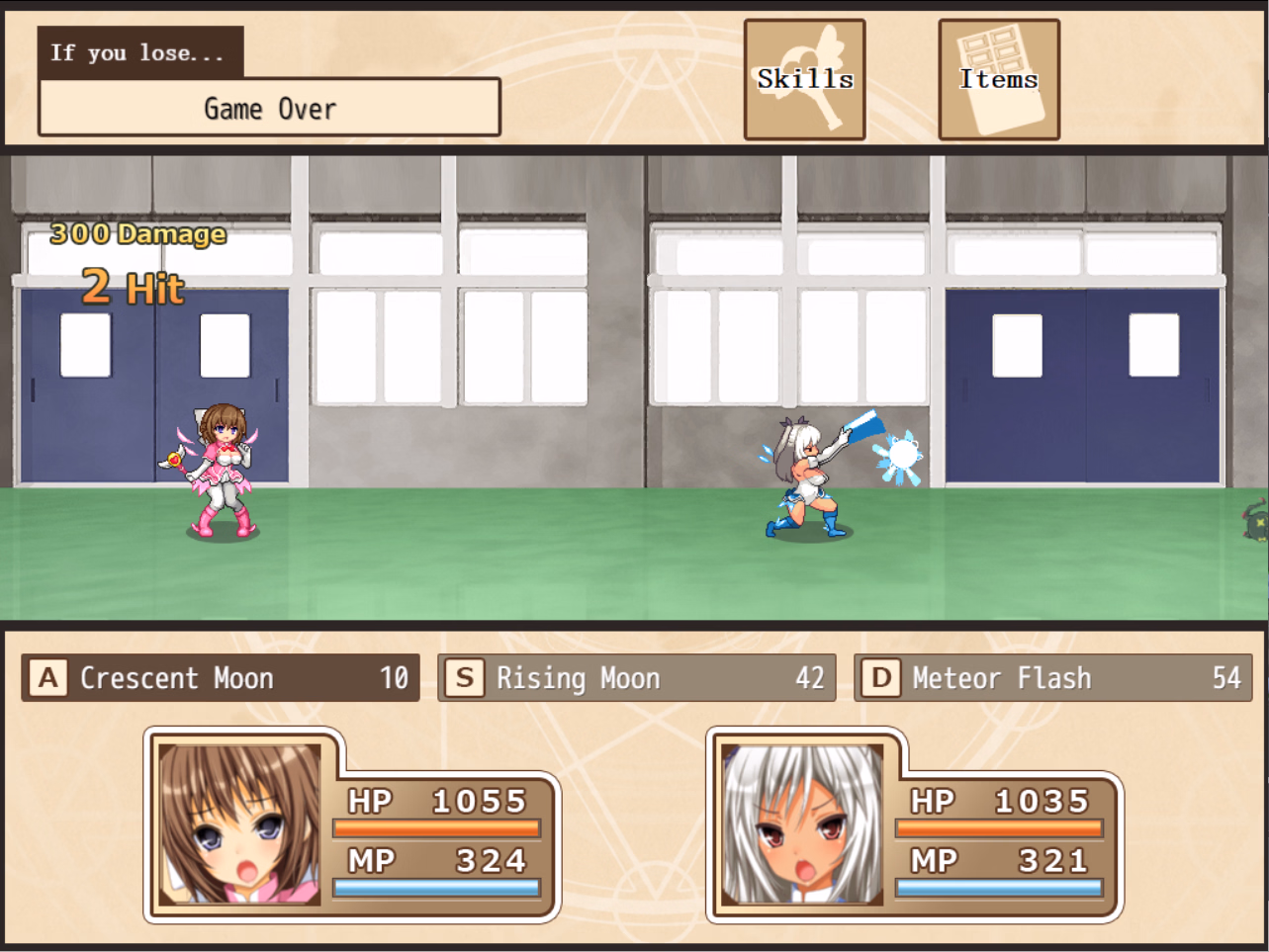
Task: Click the 'If you lose...' header label
Action: tap(139, 52)
